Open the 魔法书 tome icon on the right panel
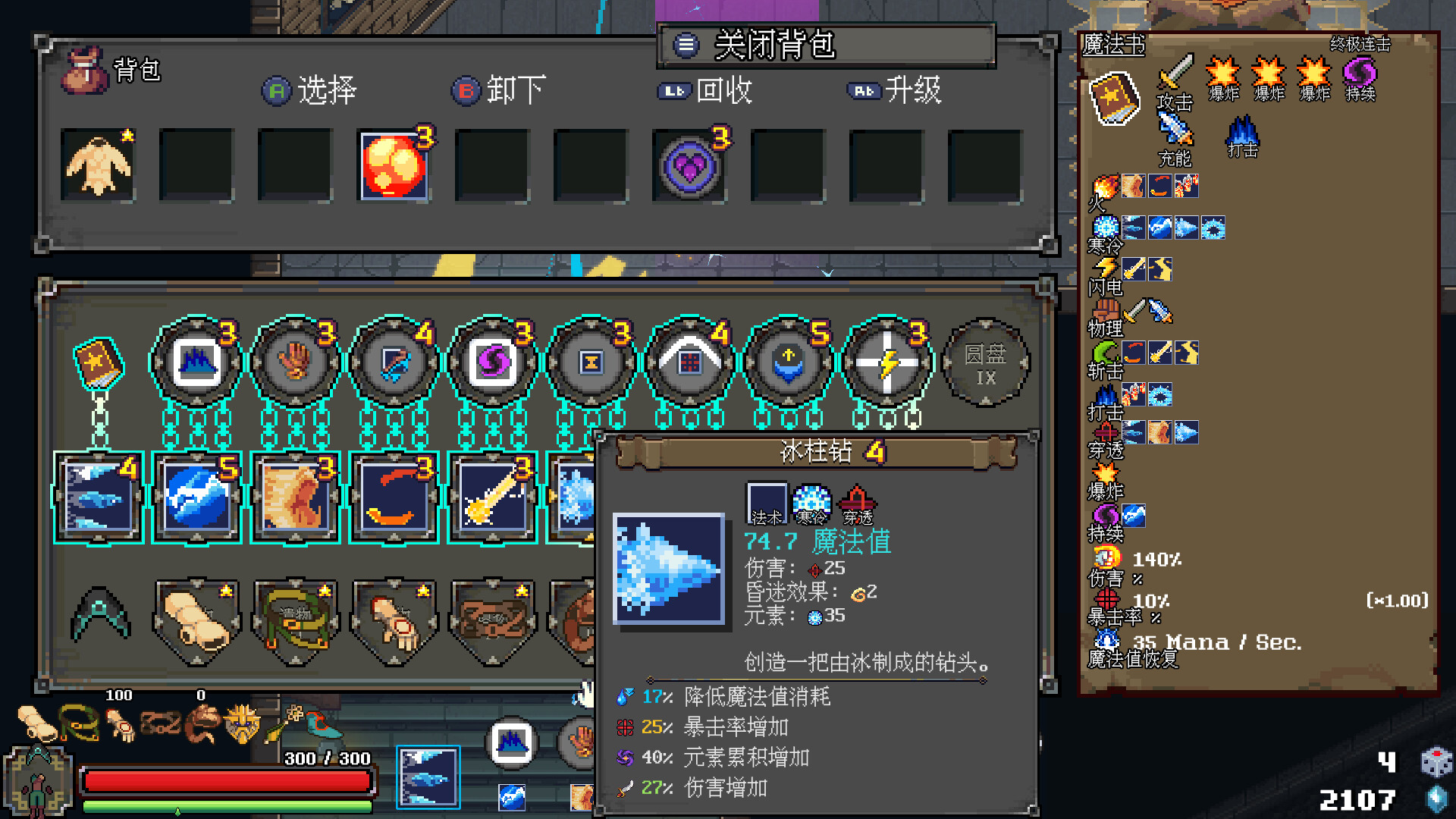 click(1113, 96)
